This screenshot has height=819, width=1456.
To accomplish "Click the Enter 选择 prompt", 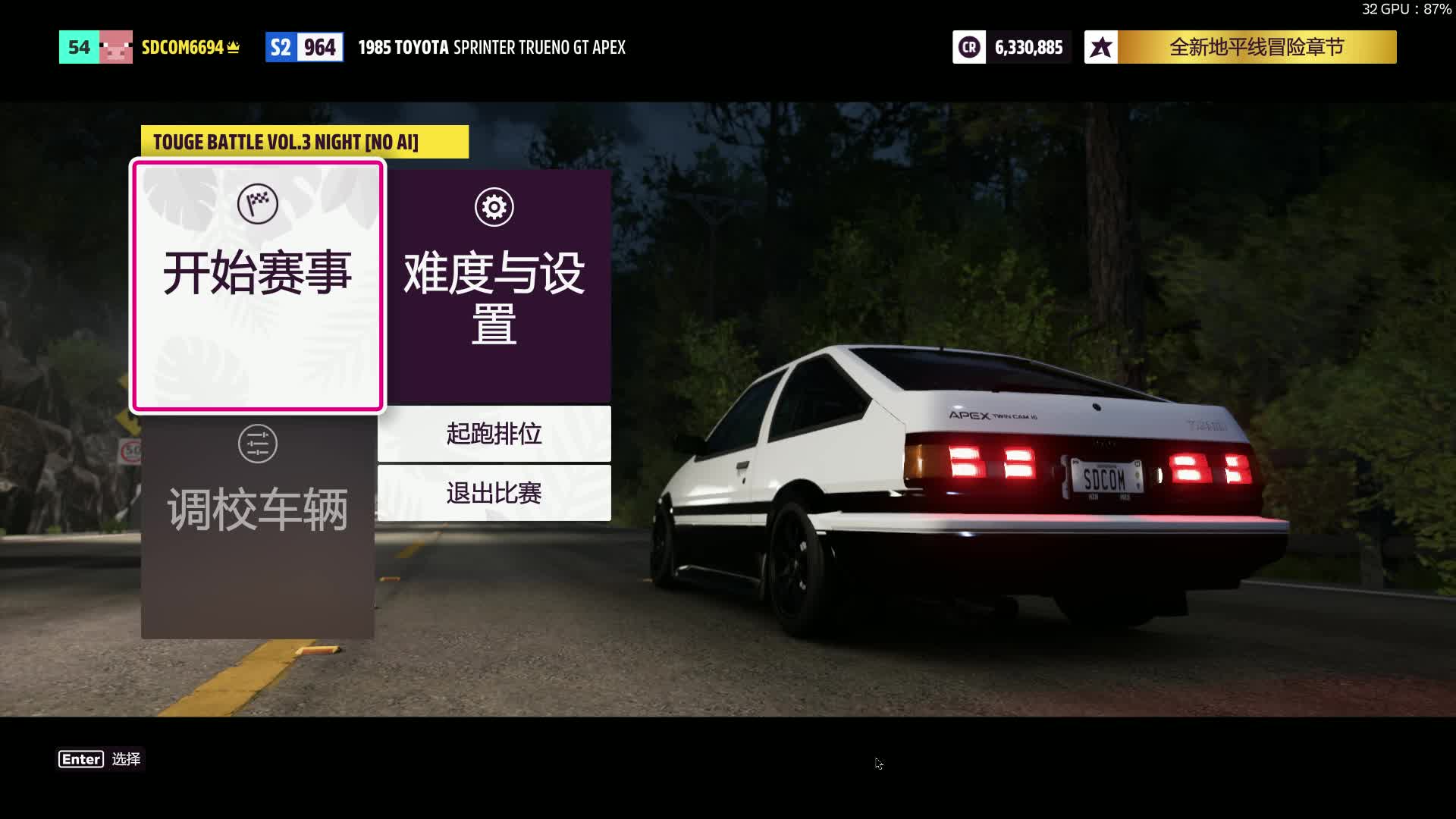I will (x=100, y=759).
